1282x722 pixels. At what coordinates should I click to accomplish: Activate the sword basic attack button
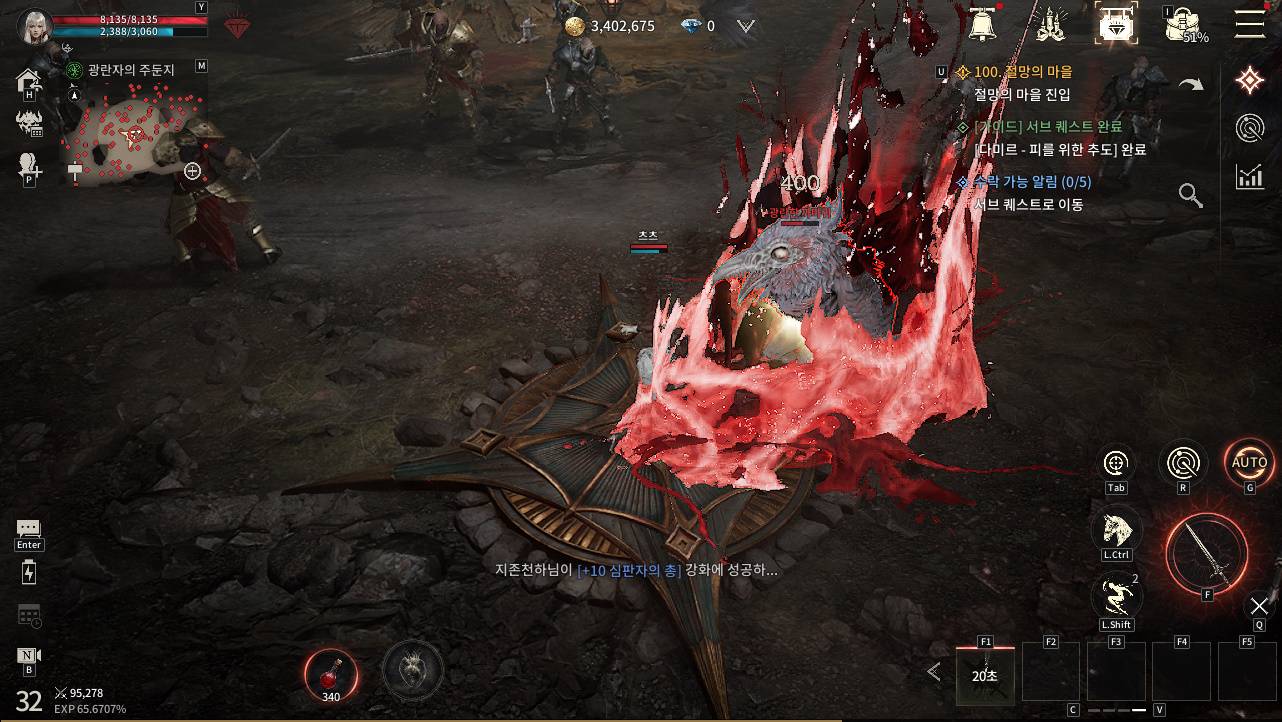[x=1207, y=553]
